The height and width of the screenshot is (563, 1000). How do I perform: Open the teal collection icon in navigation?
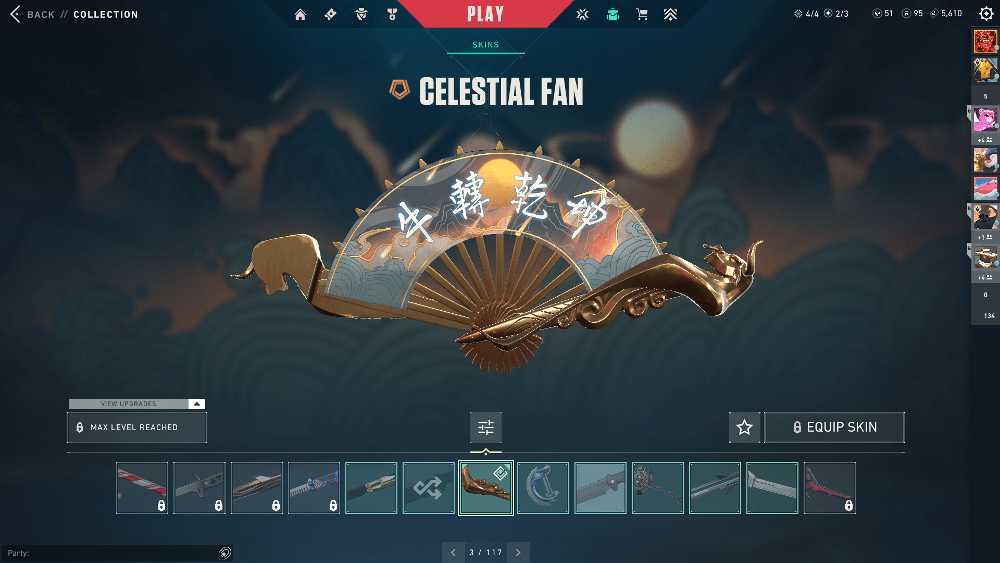[x=612, y=15]
